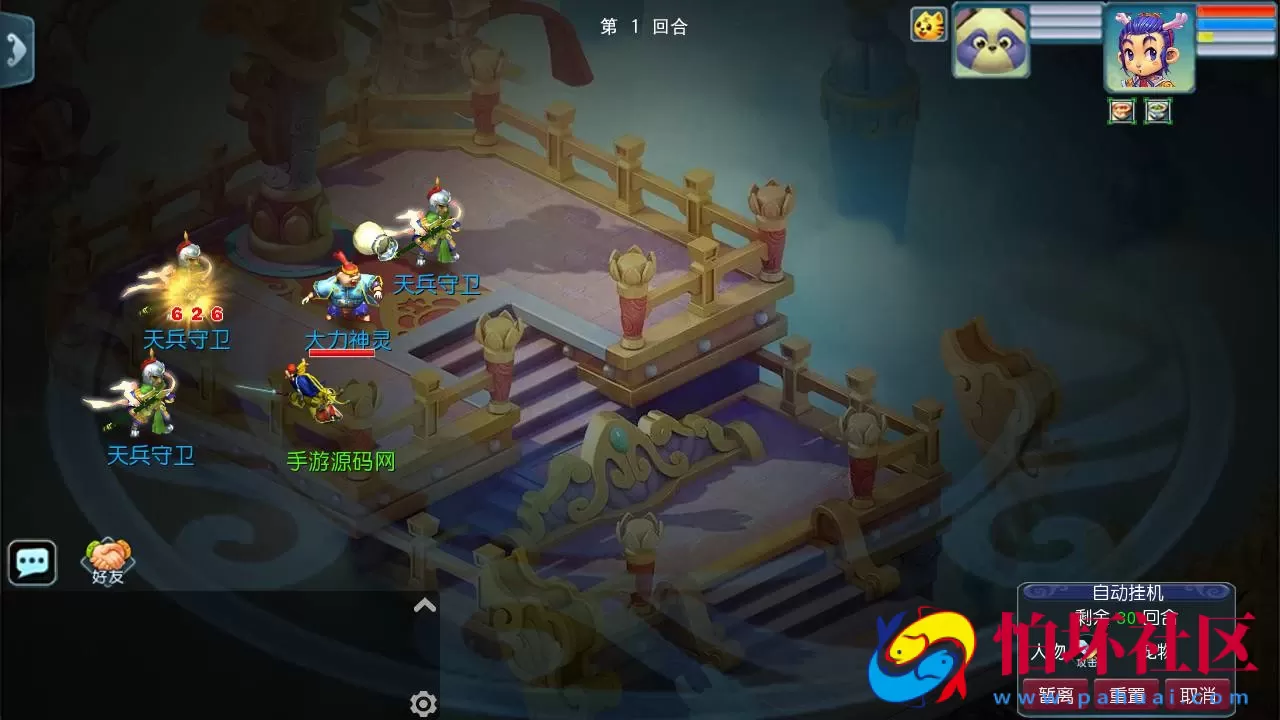The image size is (1280, 720).
Task: Open settings with the gear icon
Action: point(423,704)
